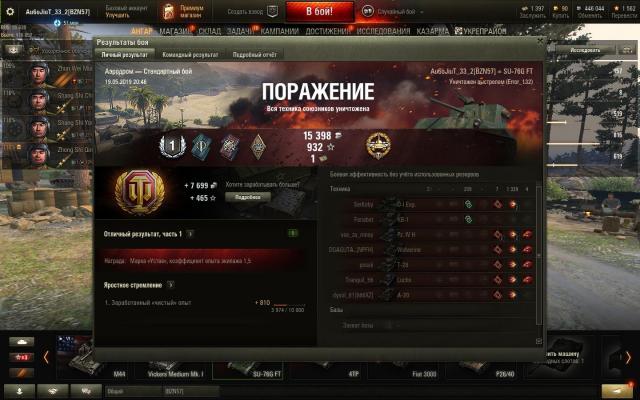Select the Личный результат tab

125,55
